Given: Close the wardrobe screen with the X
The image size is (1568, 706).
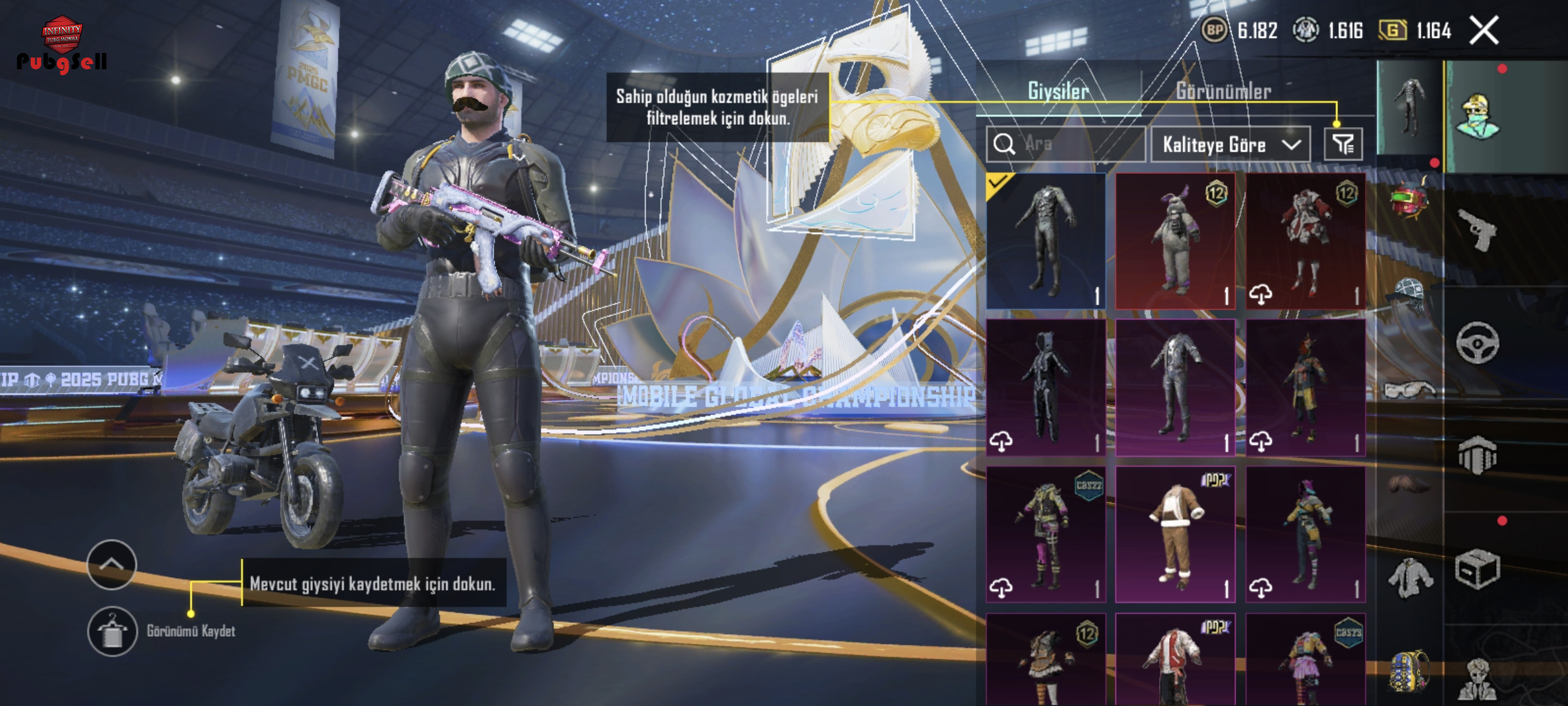Looking at the screenshot, I should pos(1484,31).
